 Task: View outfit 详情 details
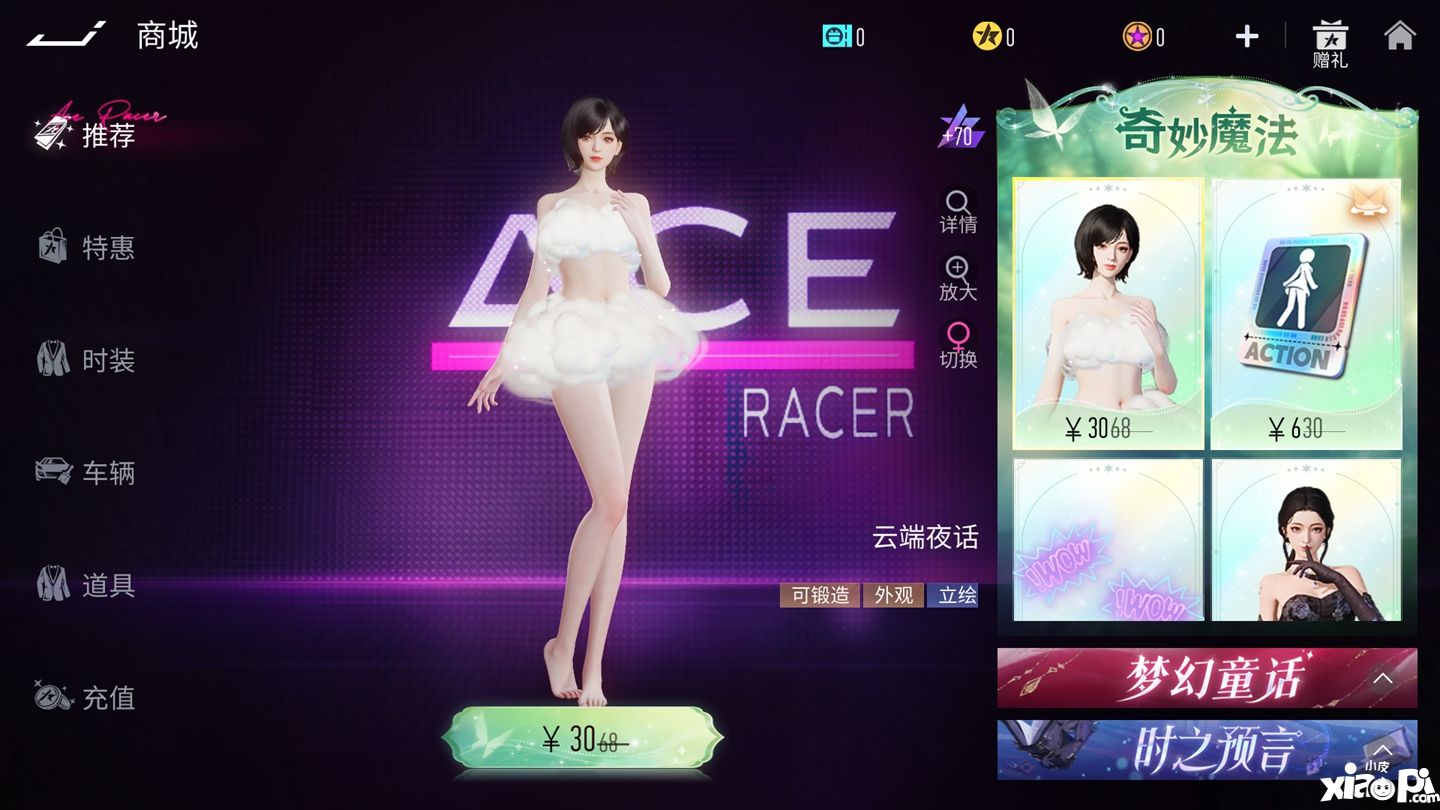click(x=958, y=211)
